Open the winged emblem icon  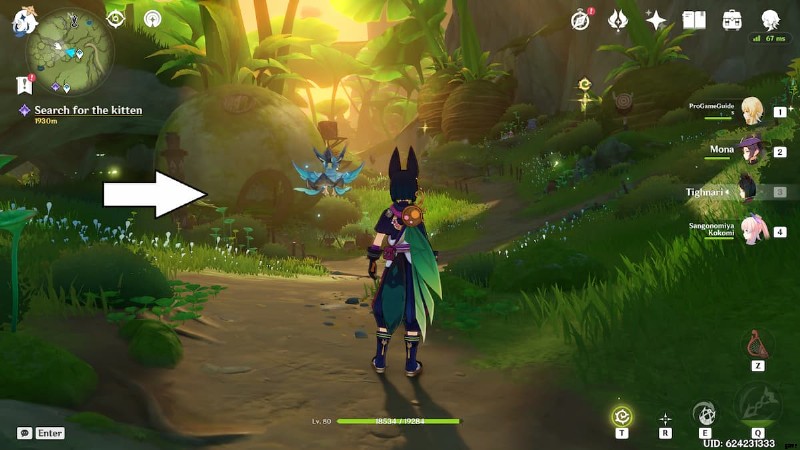617,19
